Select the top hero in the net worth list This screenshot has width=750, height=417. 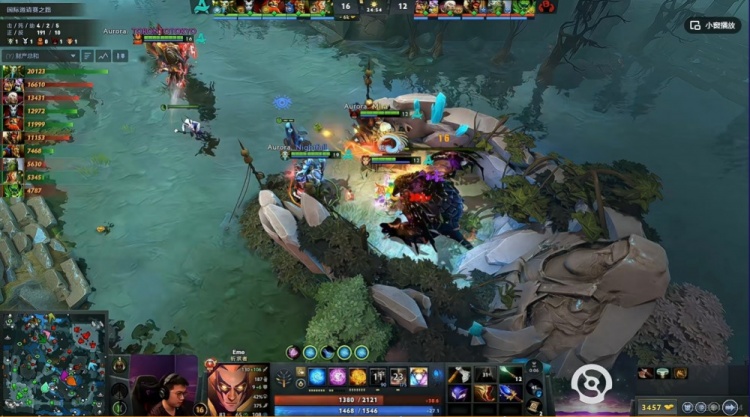[x=13, y=72]
